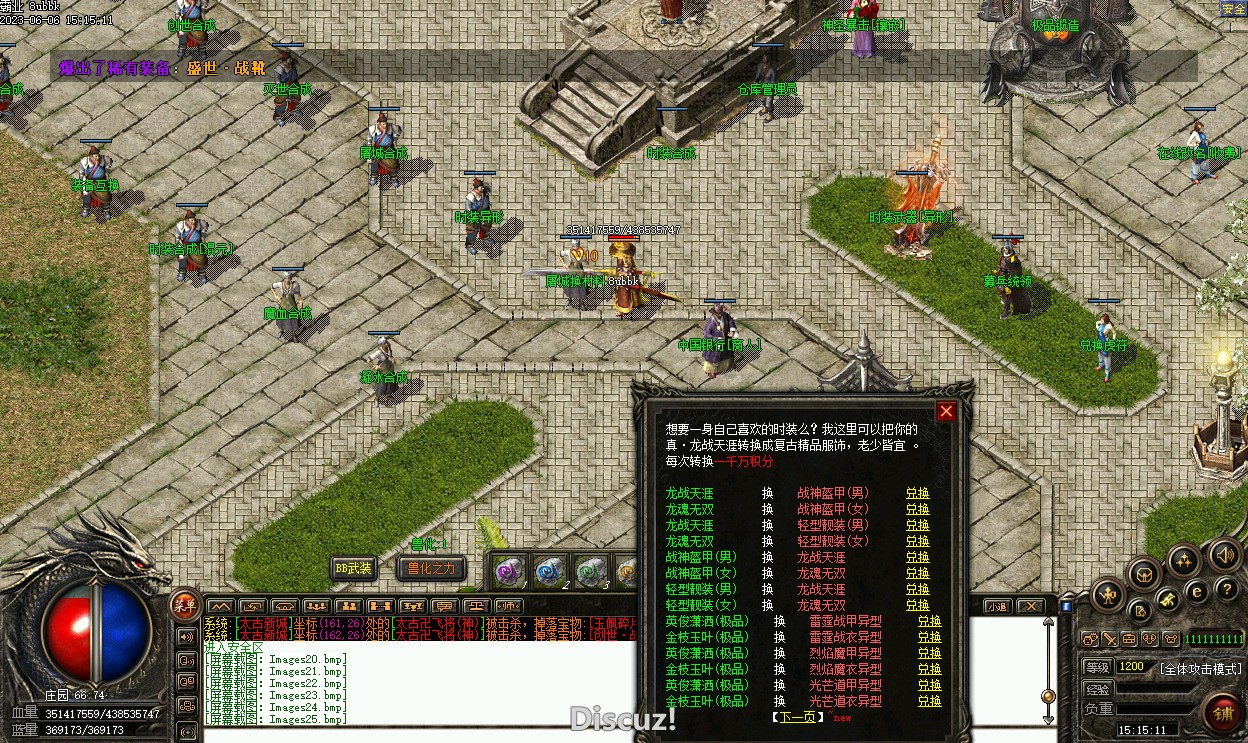Open the bag chest round icon

(1143, 573)
